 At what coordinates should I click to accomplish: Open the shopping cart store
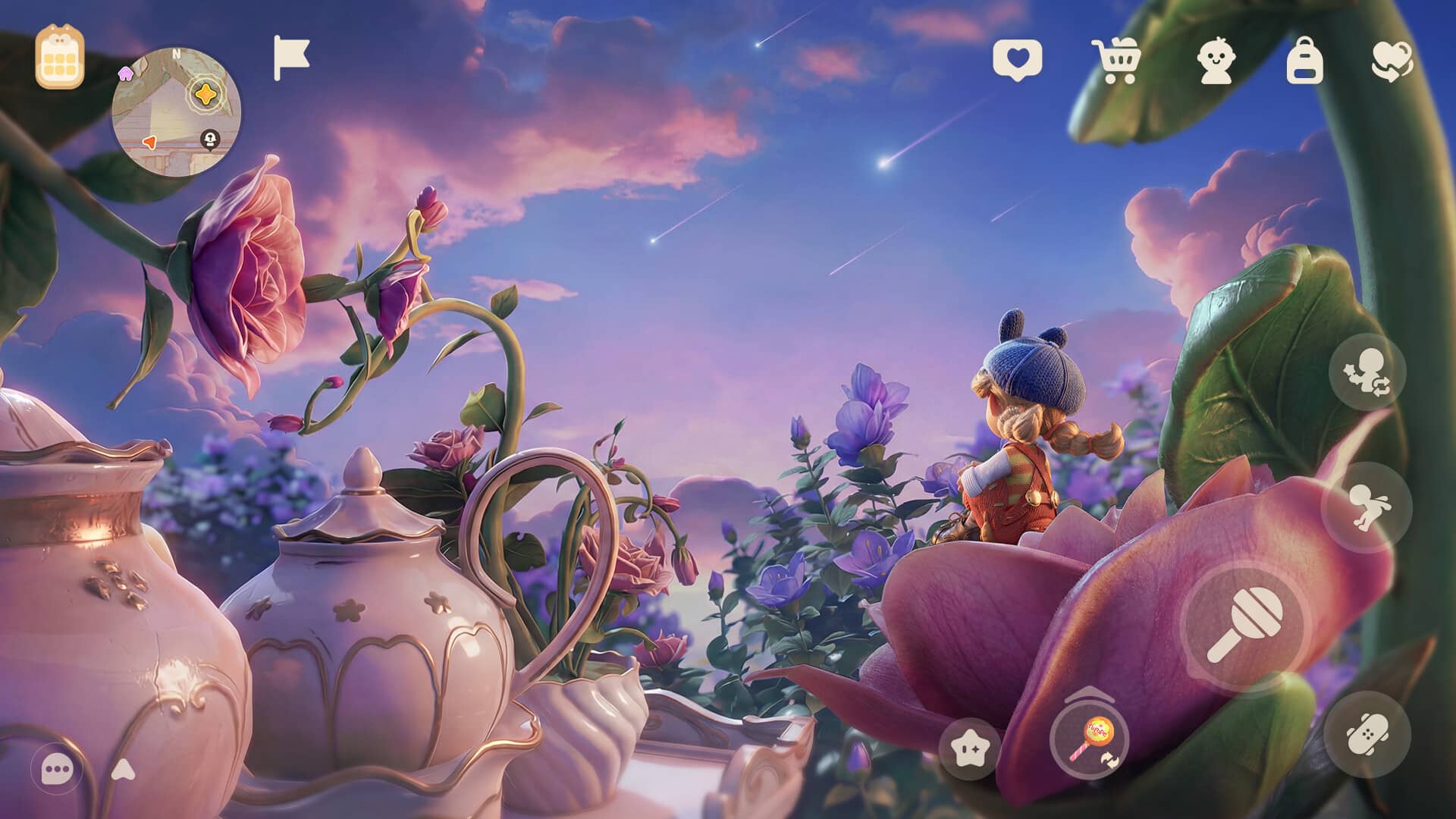click(x=1116, y=60)
